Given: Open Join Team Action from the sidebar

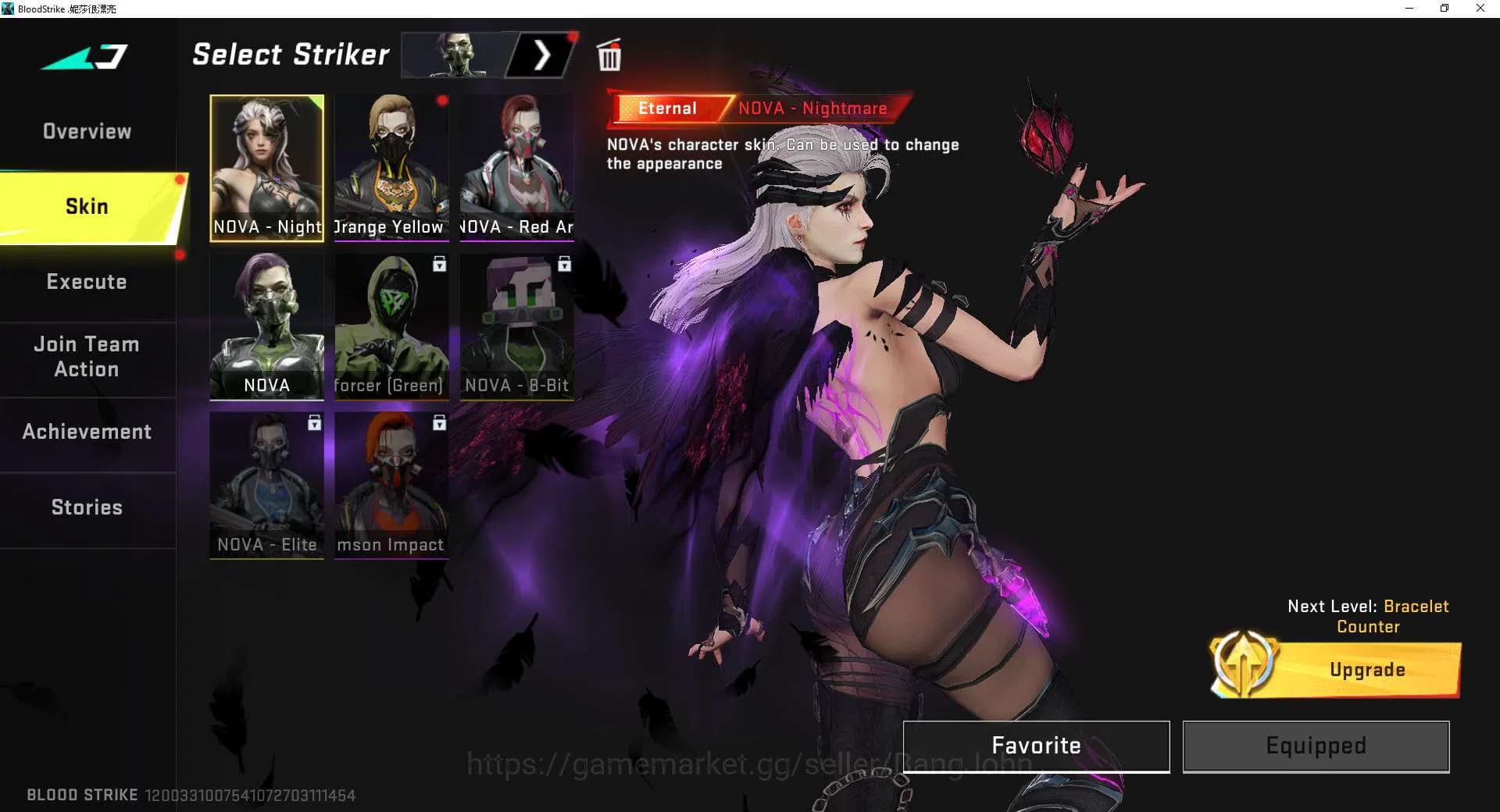Looking at the screenshot, I should coord(86,356).
